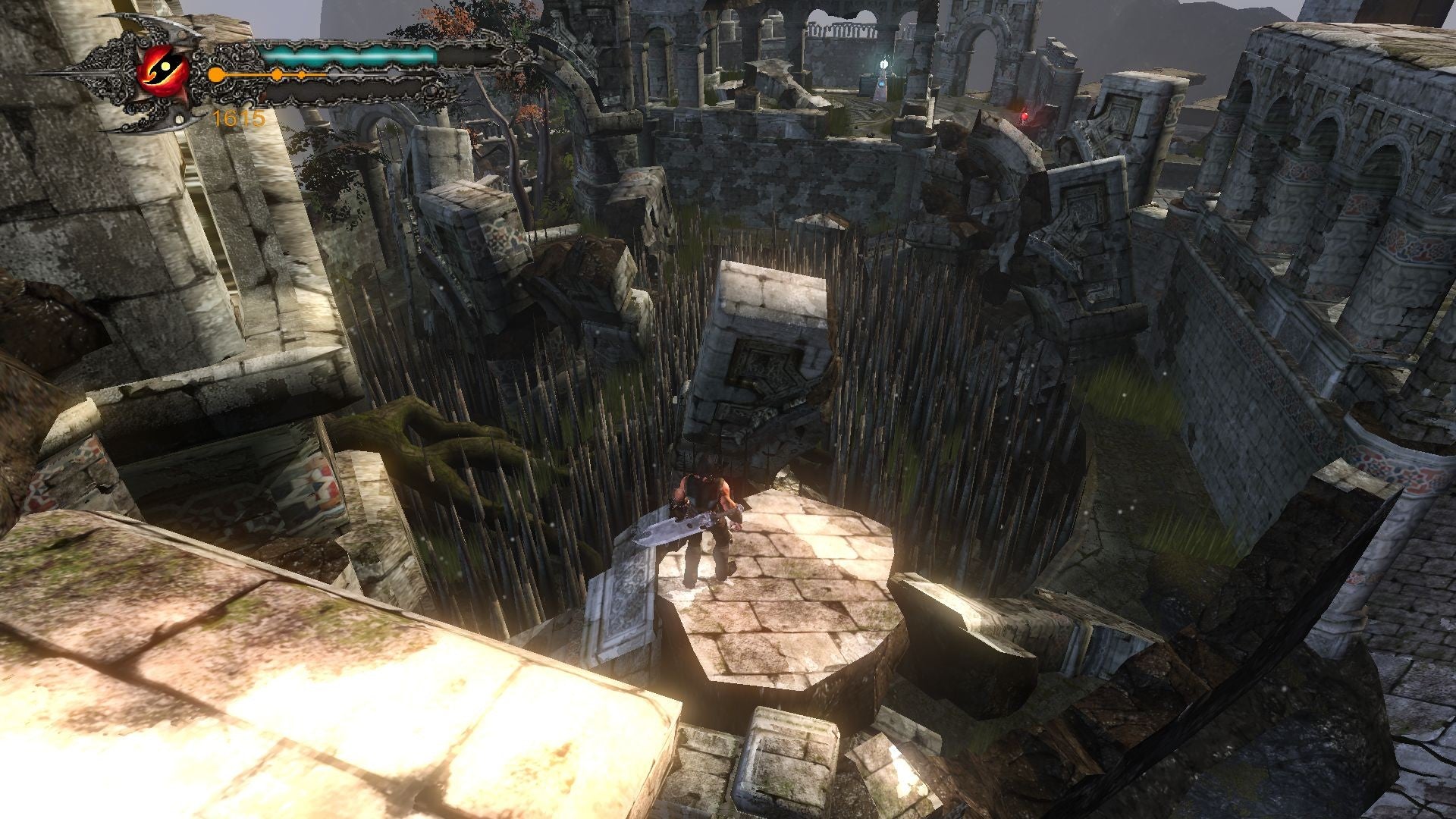Click the red eye emblem on the HUD
The image size is (1456, 819).
[x=164, y=69]
